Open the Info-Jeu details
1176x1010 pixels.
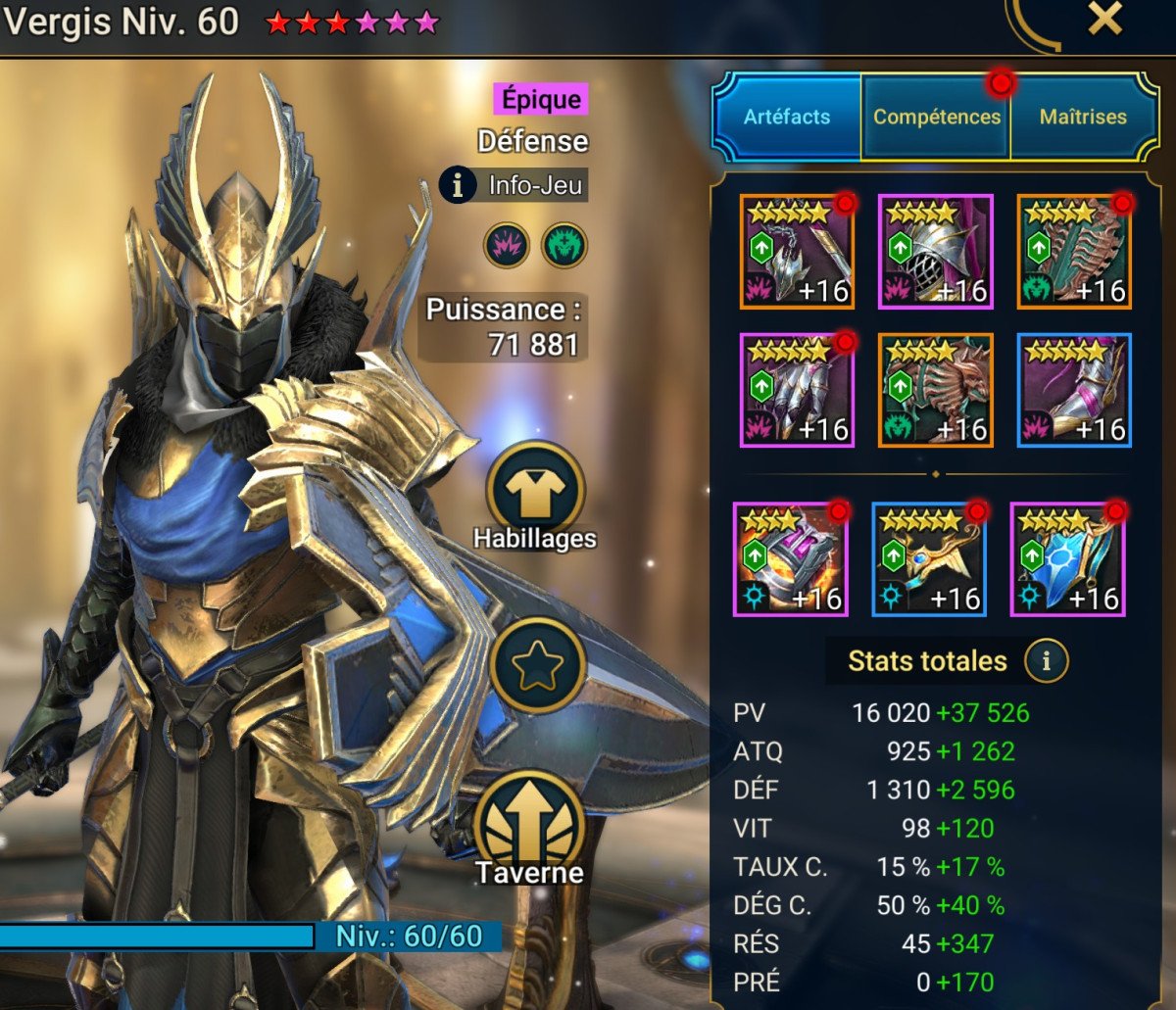tap(514, 184)
